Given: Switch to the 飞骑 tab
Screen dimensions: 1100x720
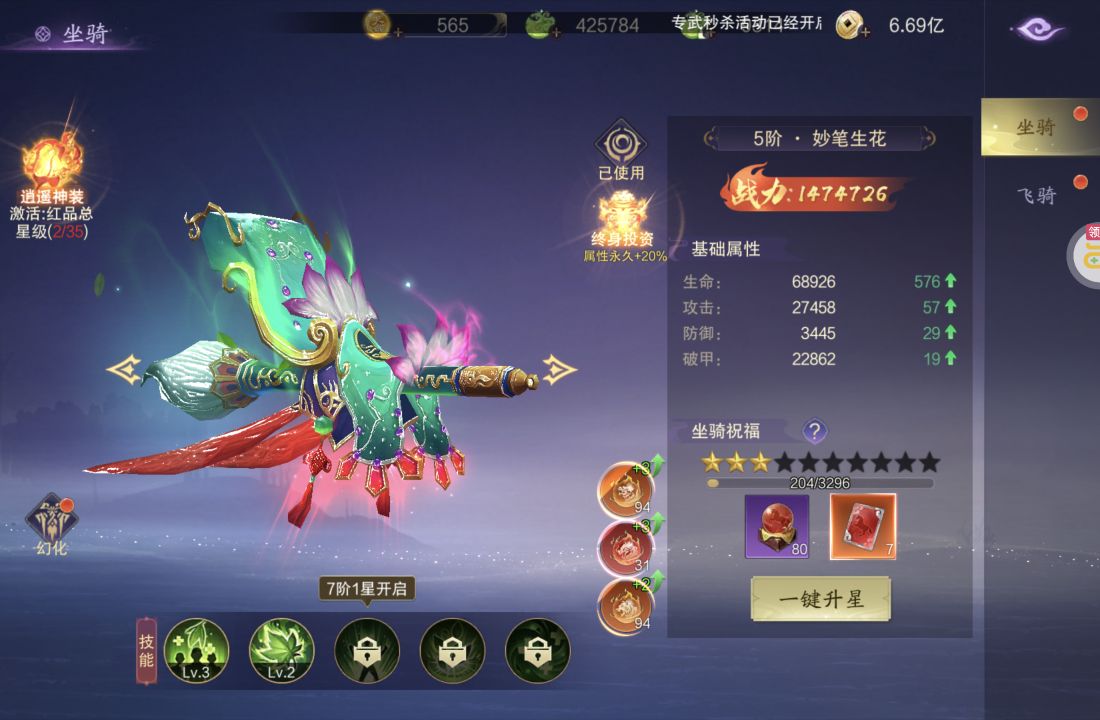Looking at the screenshot, I should click(x=1036, y=195).
